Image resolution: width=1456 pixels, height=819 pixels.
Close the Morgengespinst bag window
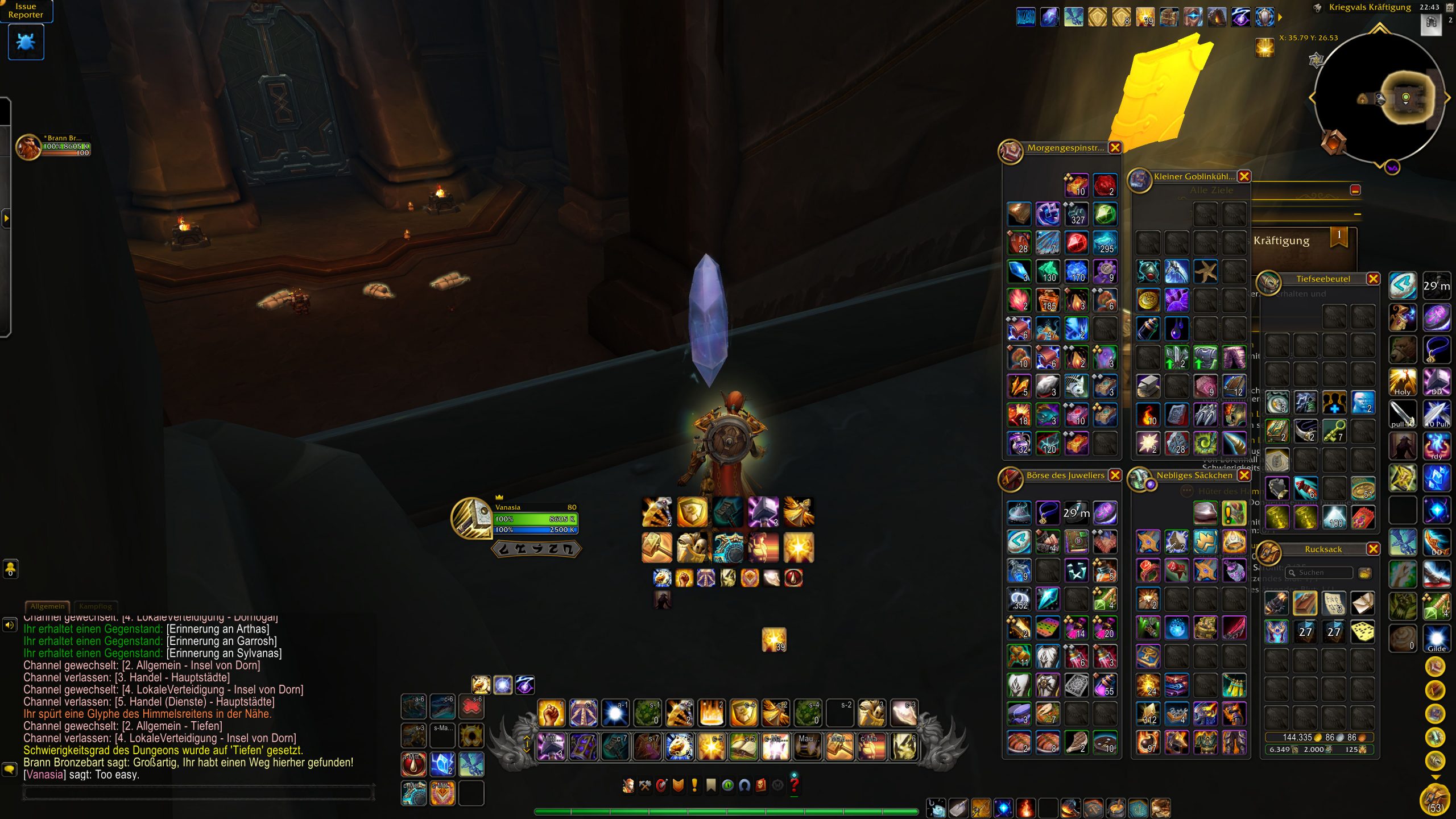[1115, 148]
